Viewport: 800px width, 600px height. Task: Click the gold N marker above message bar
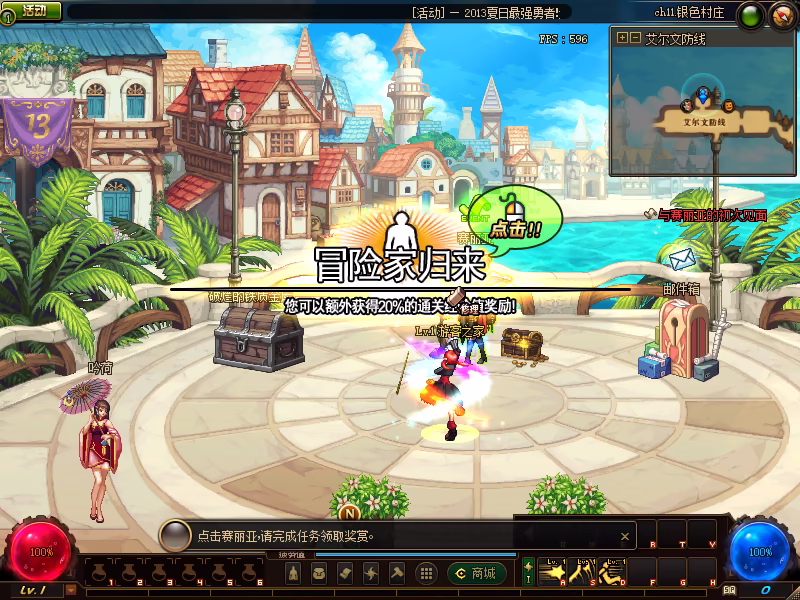(x=351, y=513)
